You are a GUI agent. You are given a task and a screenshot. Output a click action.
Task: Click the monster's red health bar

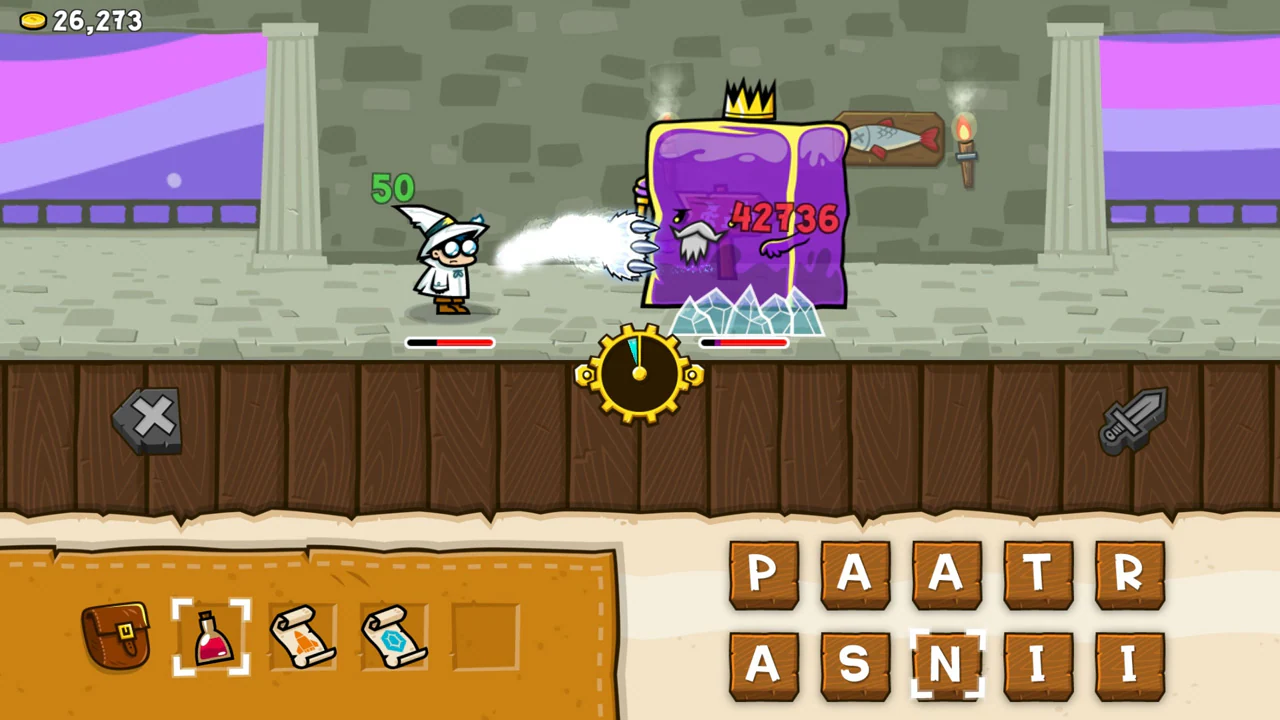745,344
